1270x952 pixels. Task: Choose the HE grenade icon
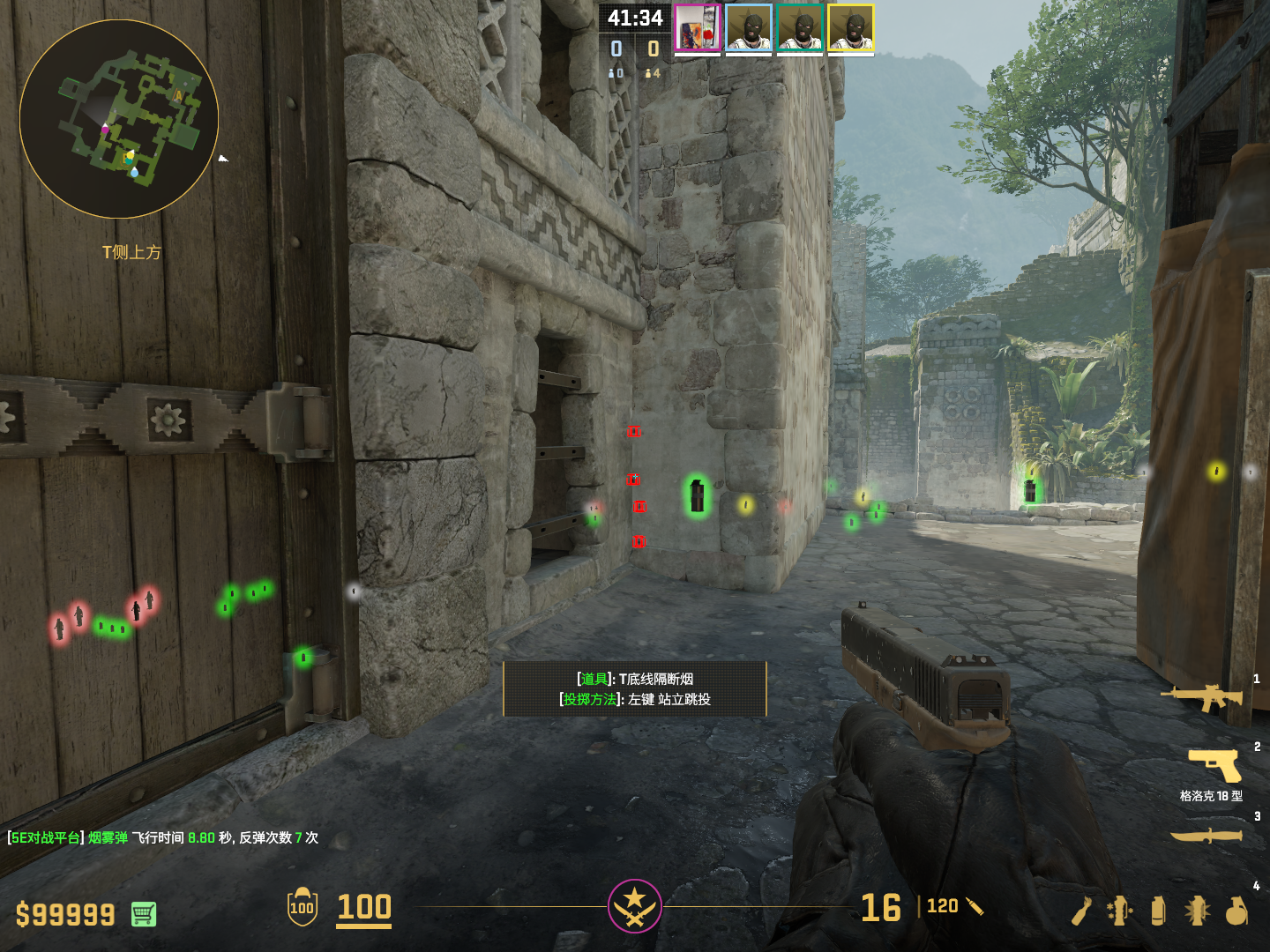[x=1236, y=911]
